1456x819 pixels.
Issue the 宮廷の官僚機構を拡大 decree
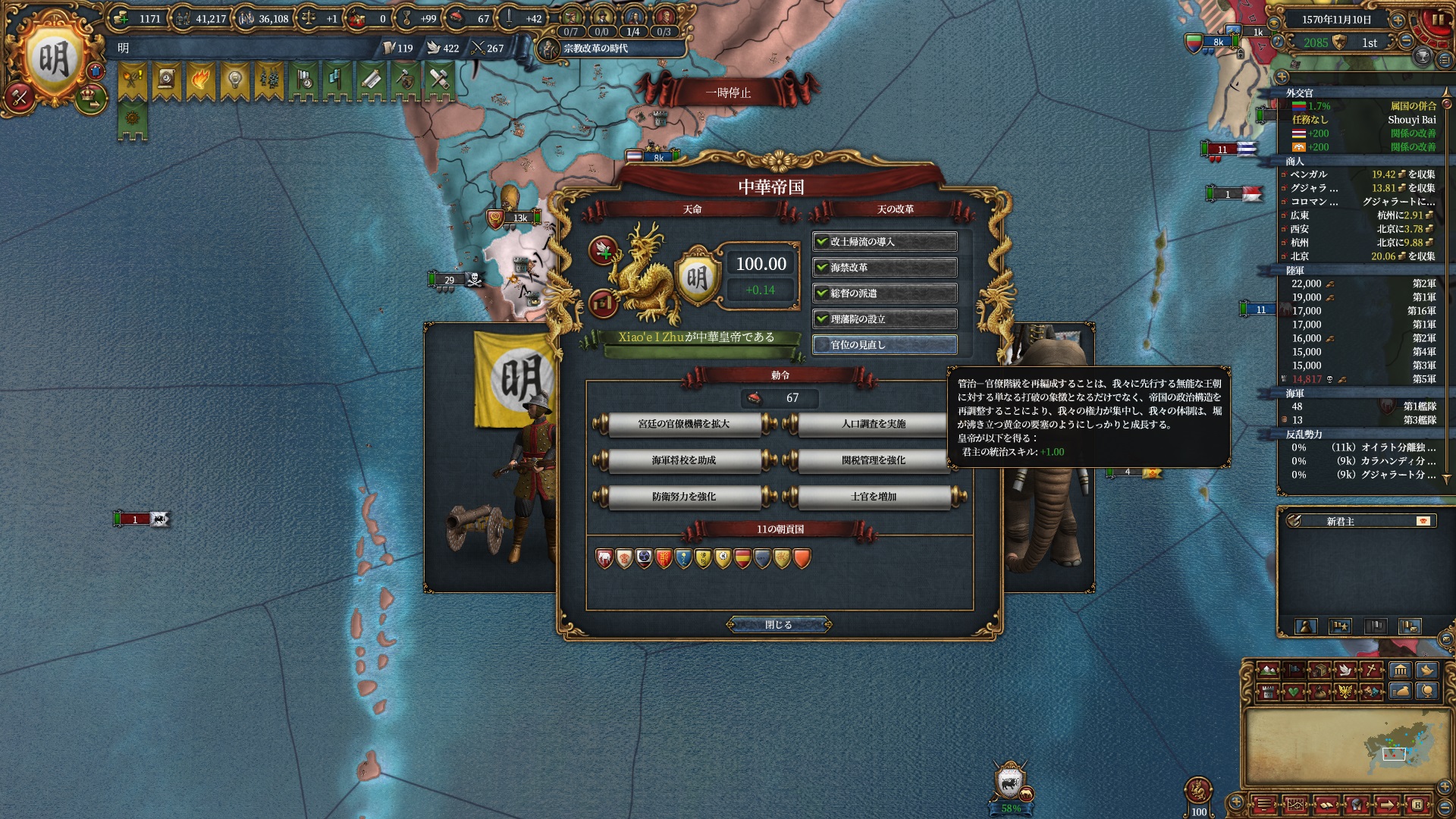coord(684,424)
